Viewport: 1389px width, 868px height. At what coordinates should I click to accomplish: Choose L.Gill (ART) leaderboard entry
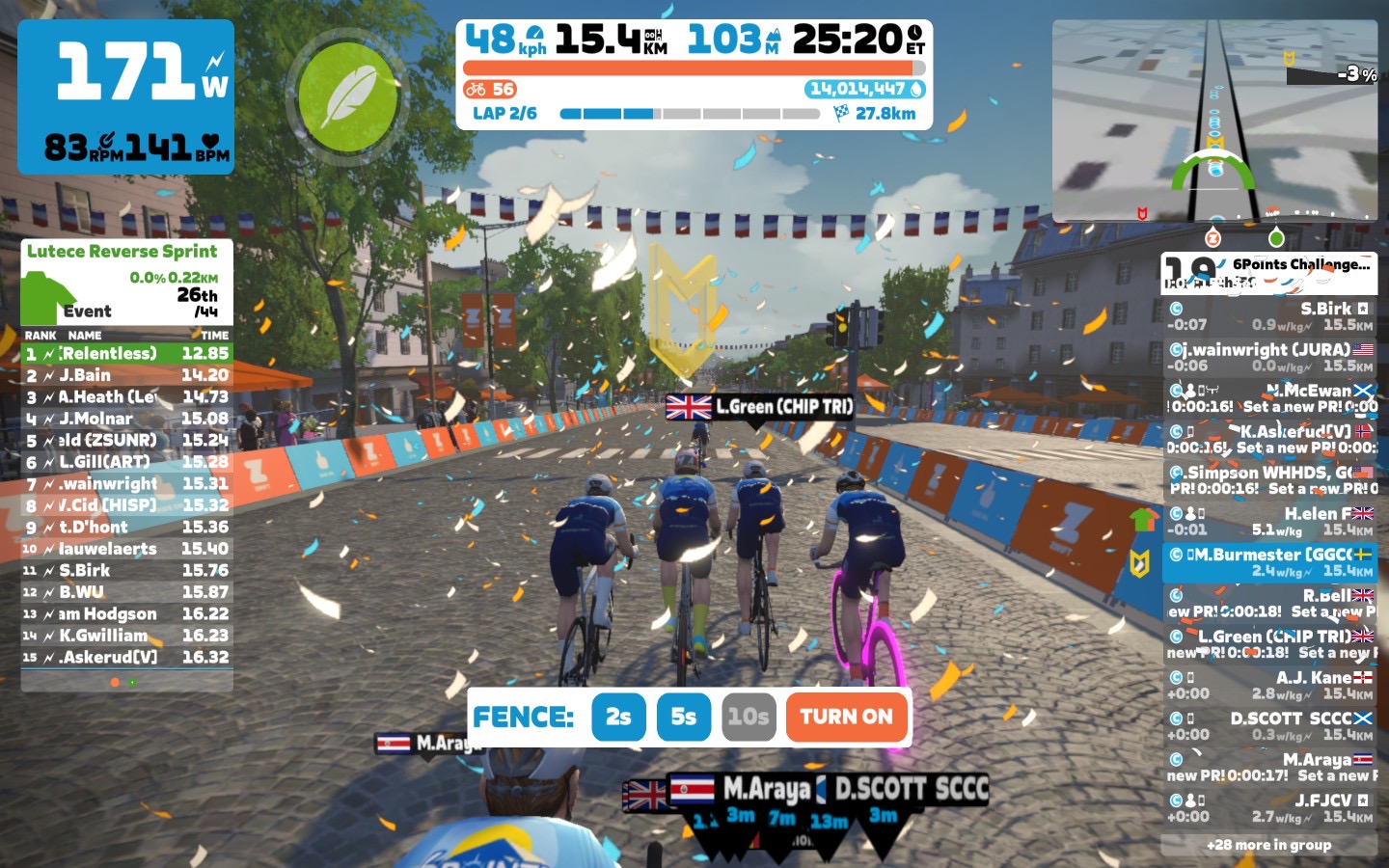(x=126, y=462)
